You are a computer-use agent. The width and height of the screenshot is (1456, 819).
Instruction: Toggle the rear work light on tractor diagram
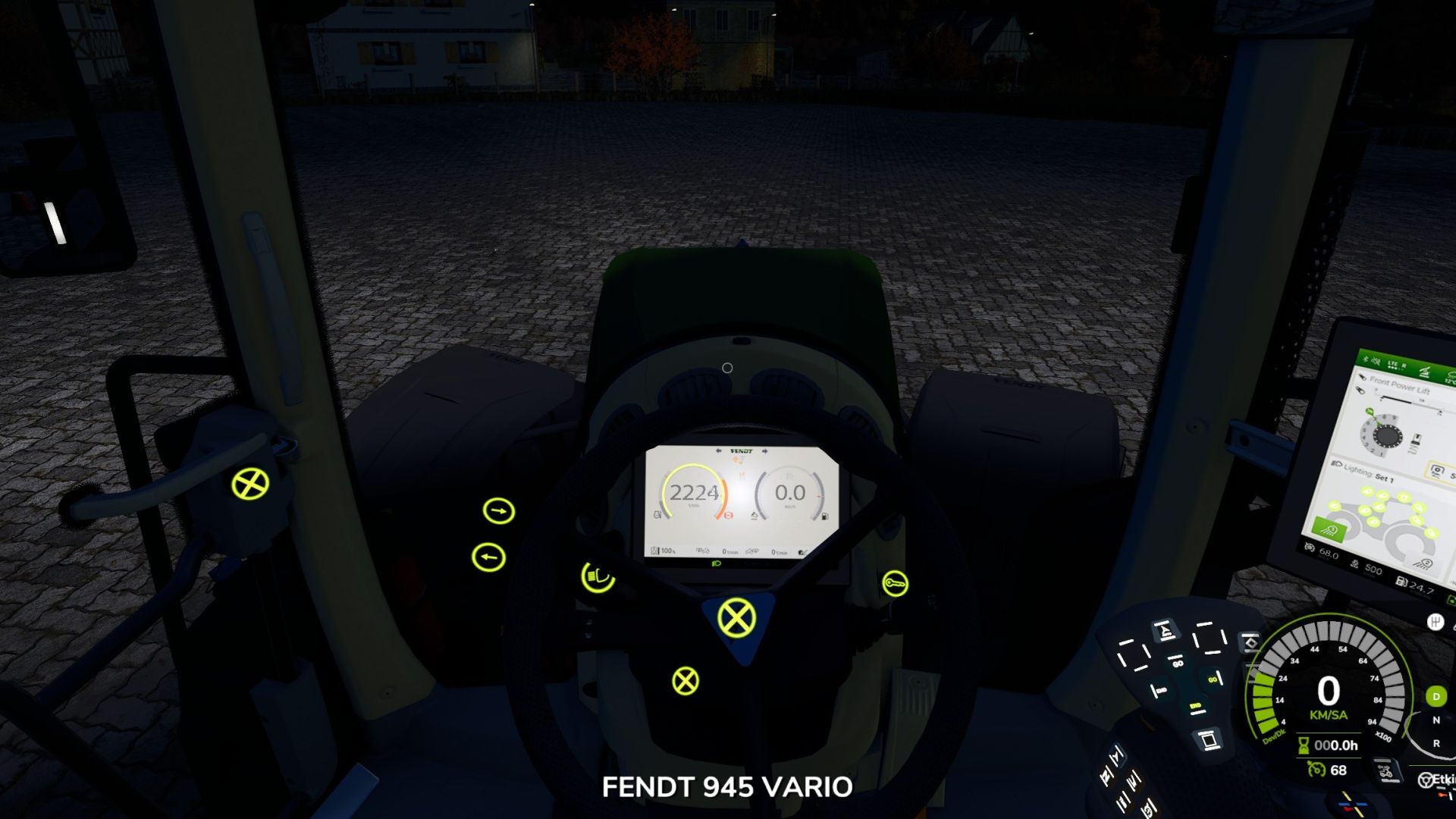[x=1432, y=533]
